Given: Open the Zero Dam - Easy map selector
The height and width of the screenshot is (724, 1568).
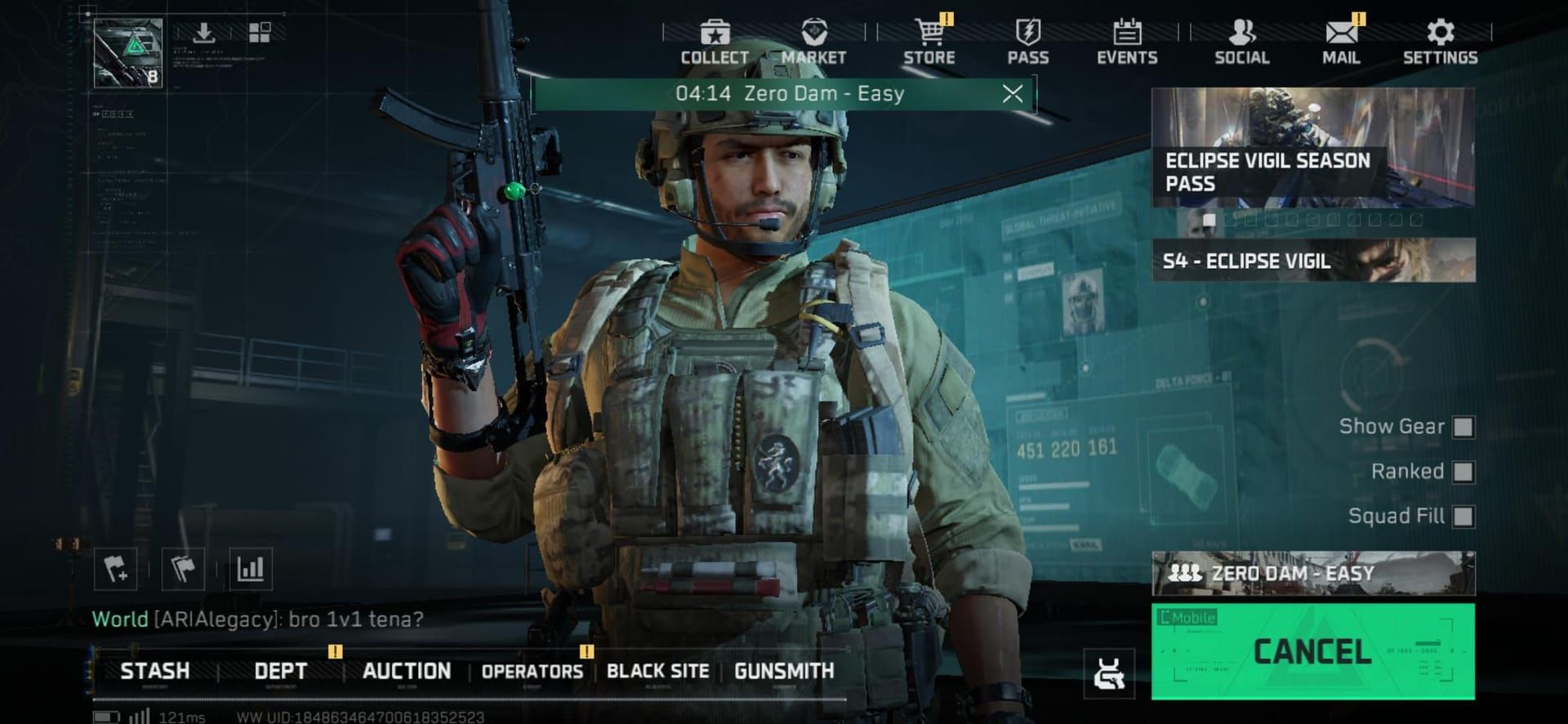Looking at the screenshot, I should (1311, 574).
